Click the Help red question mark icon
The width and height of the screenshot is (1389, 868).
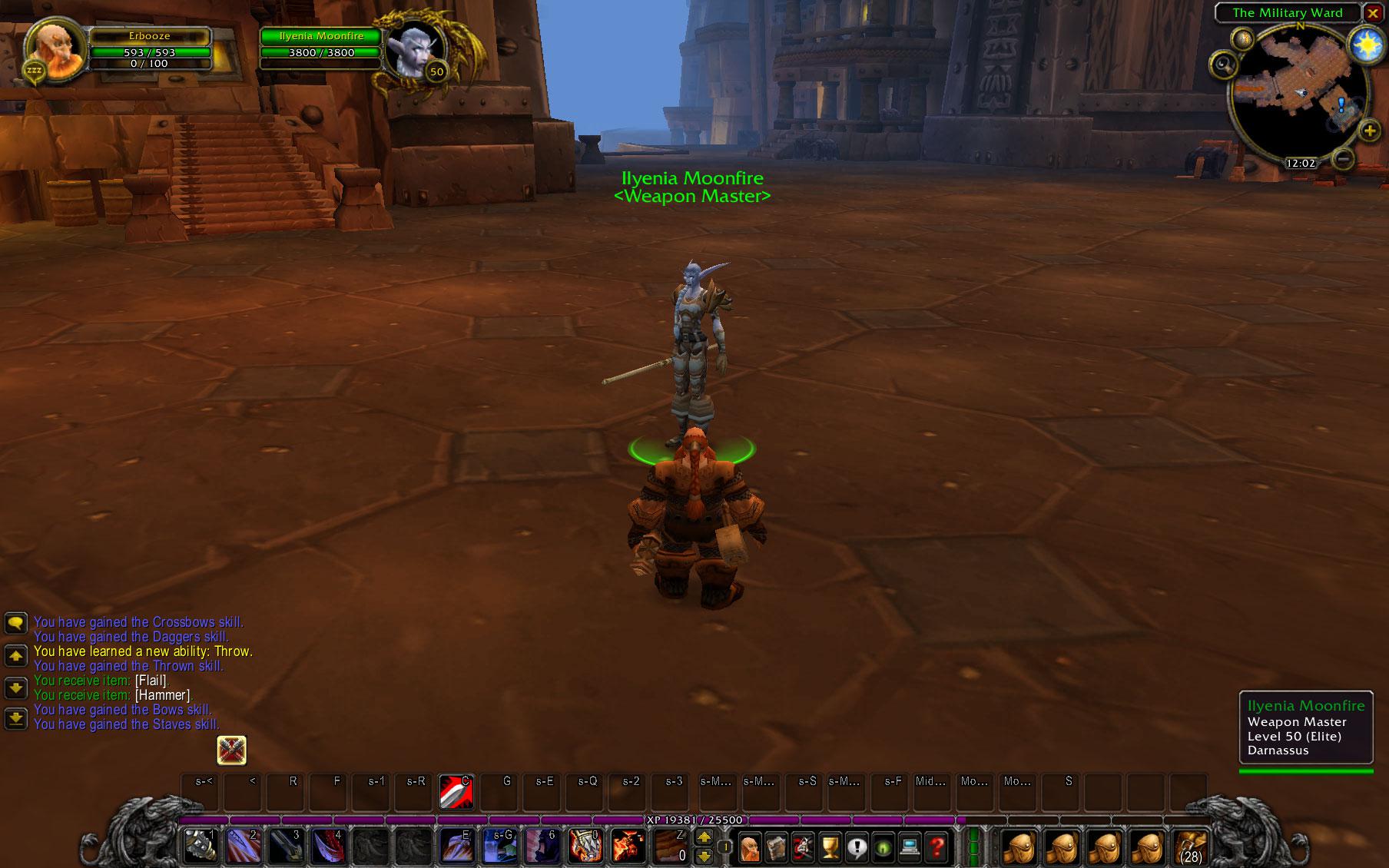tap(936, 849)
